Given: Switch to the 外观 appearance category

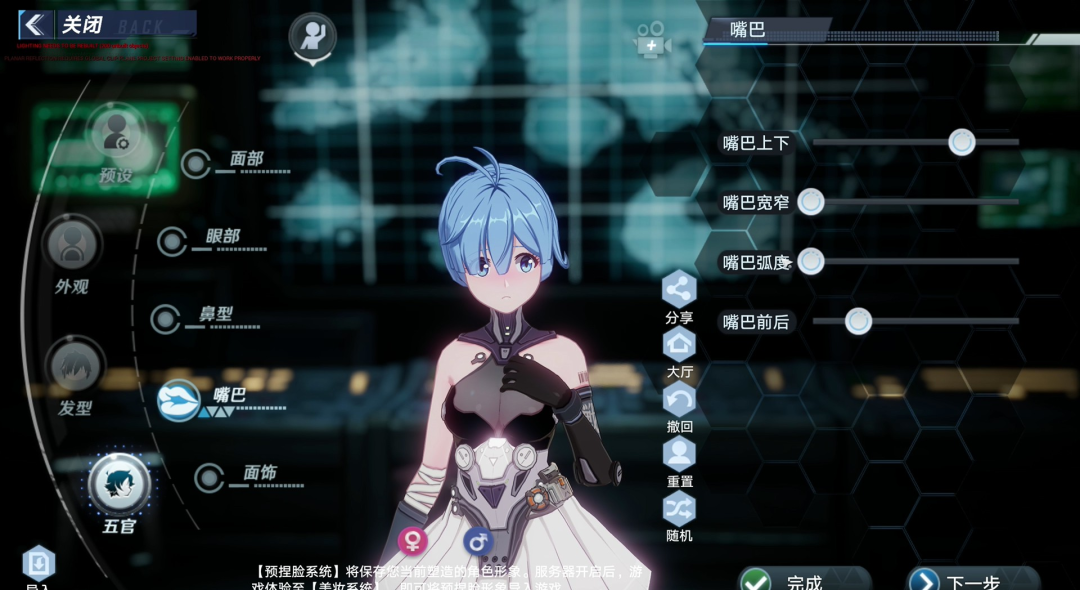Looking at the screenshot, I should pos(72,246).
